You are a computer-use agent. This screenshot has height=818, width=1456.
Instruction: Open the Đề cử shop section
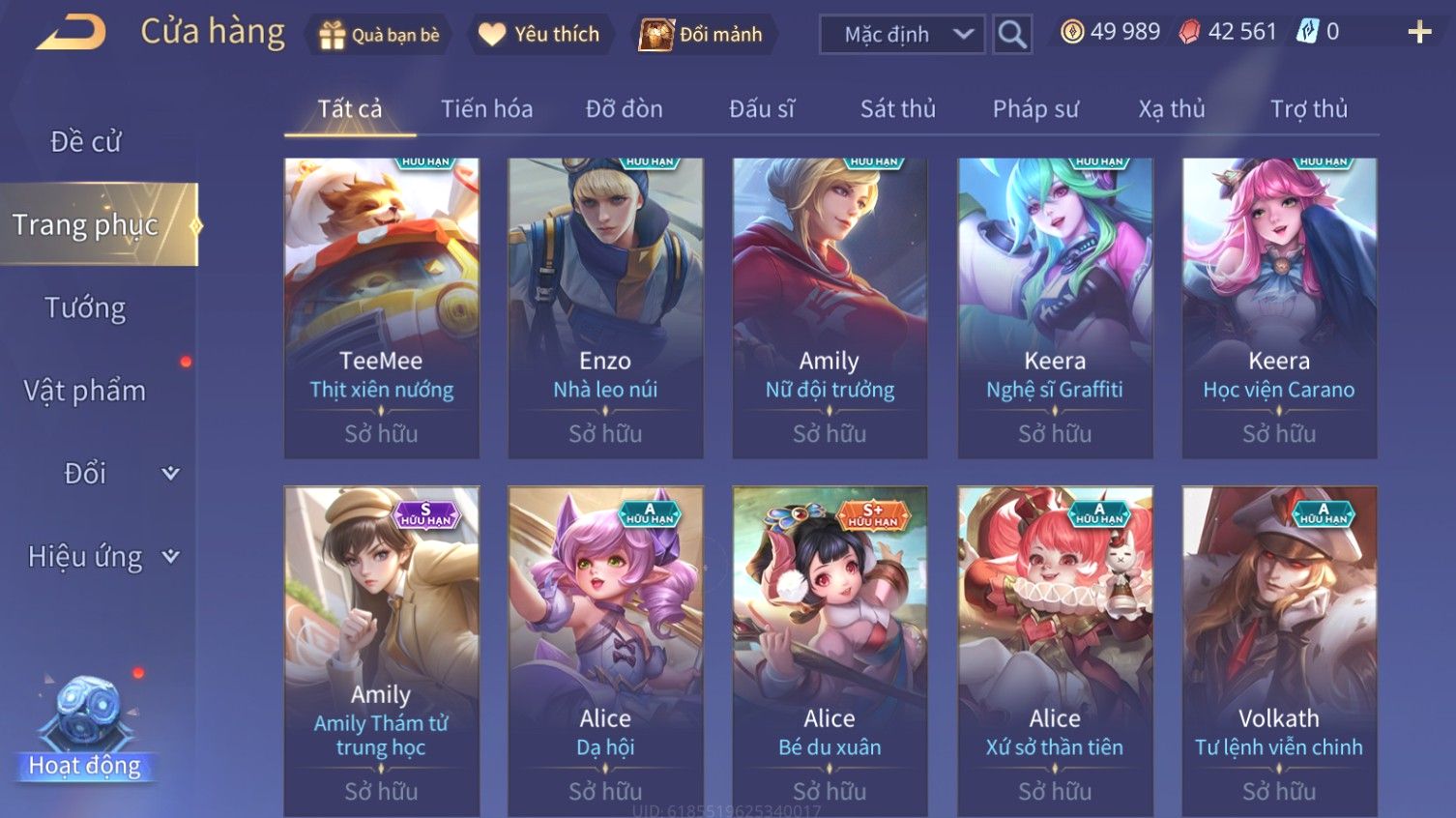click(86, 142)
